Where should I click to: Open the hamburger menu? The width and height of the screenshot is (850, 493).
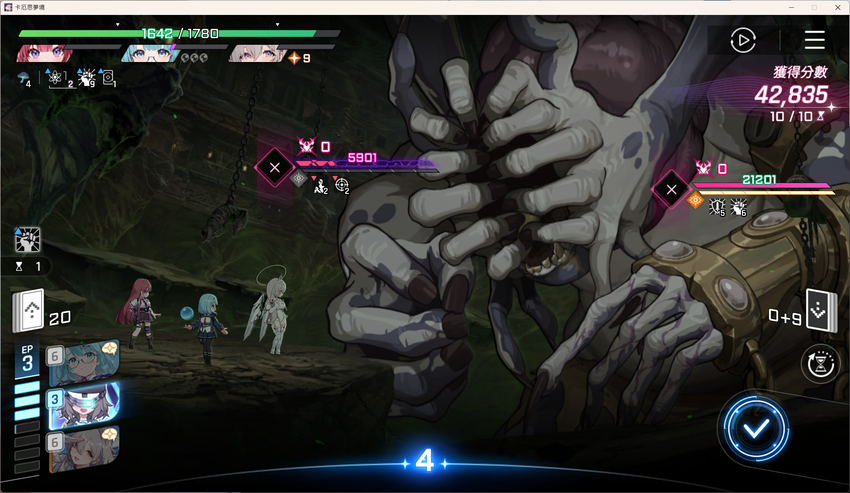[815, 40]
